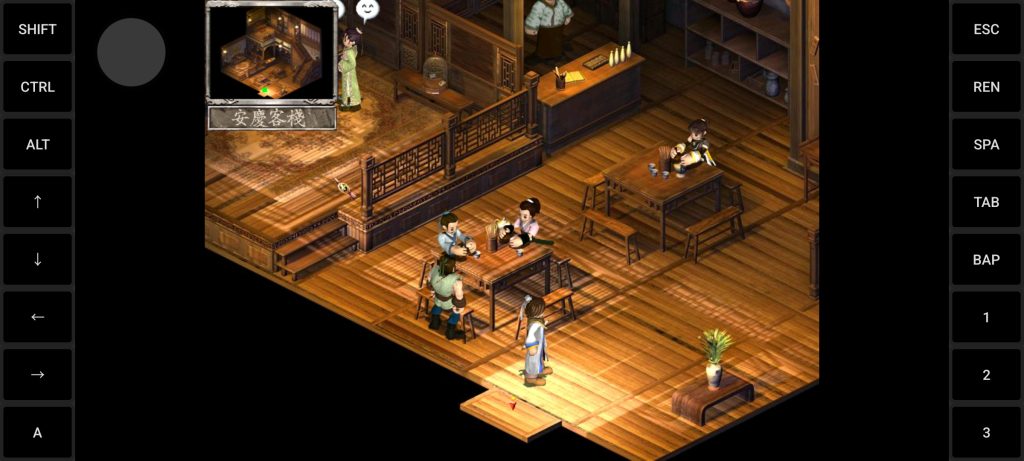Click the 安慶客棧 location name plate
Viewport: 1024px width, 461px height.
(x=271, y=118)
